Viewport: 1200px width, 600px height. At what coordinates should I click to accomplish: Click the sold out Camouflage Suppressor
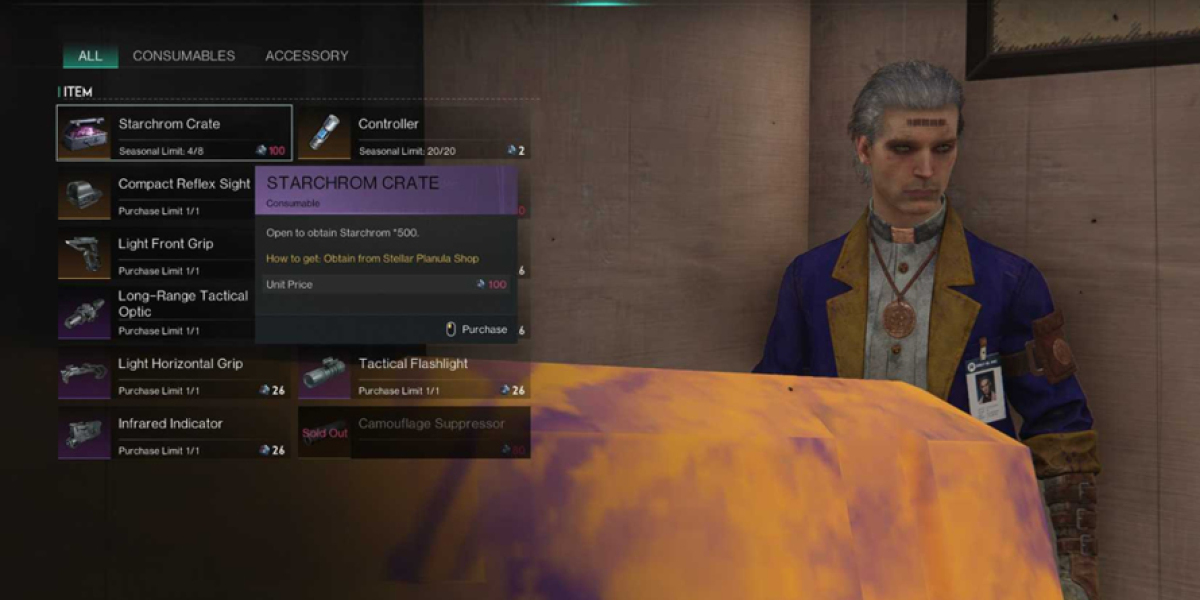tap(414, 433)
